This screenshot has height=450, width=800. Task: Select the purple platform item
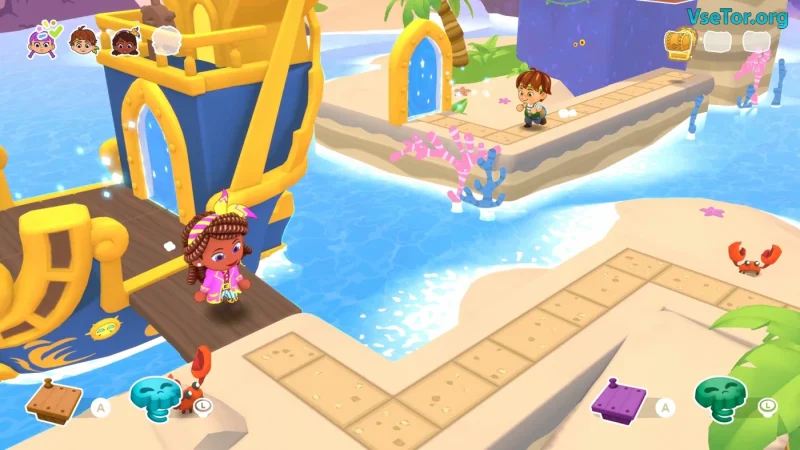point(618,400)
